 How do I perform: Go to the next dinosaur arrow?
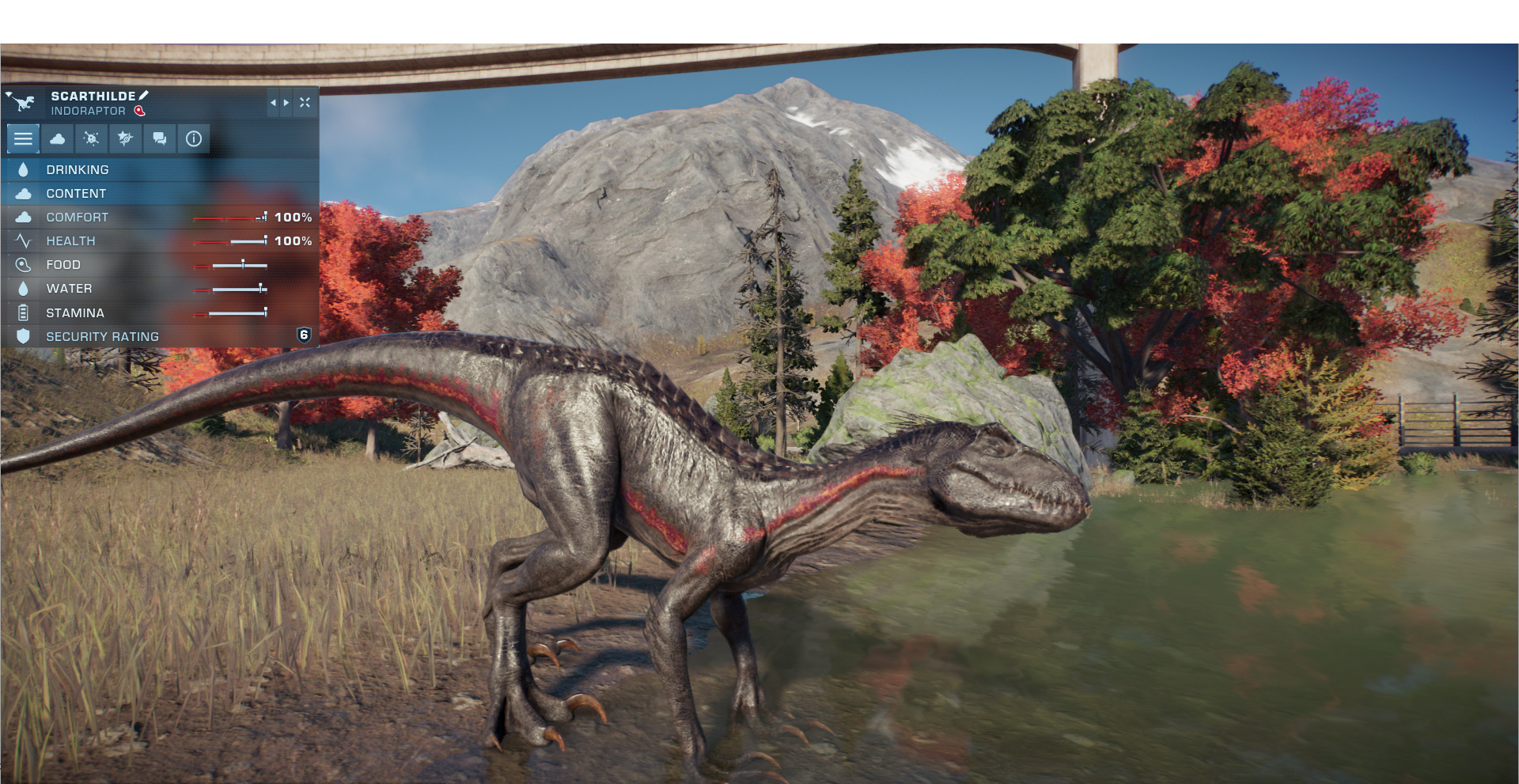click(286, 103)
